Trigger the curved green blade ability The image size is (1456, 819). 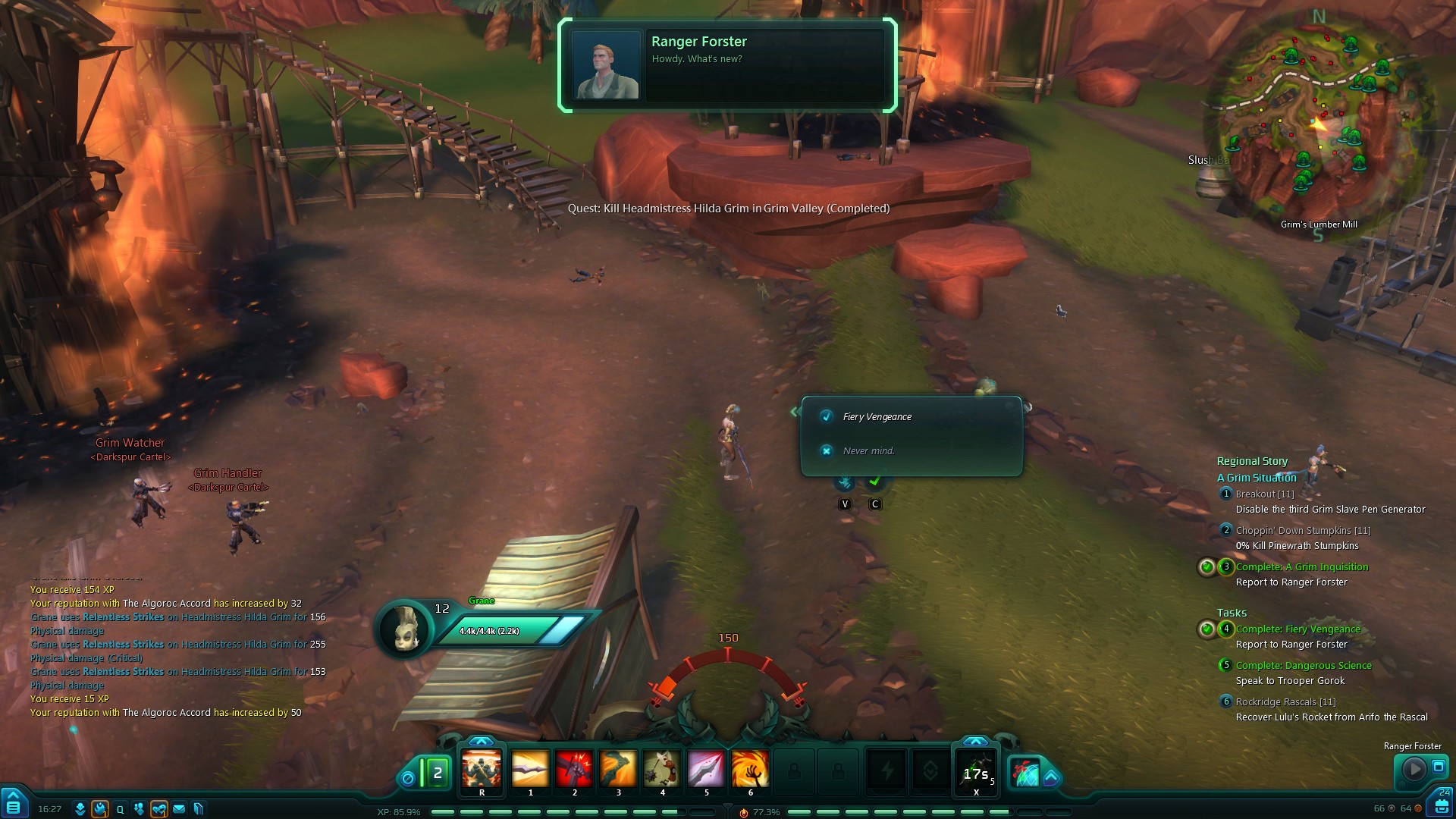[x=618, y=769]
